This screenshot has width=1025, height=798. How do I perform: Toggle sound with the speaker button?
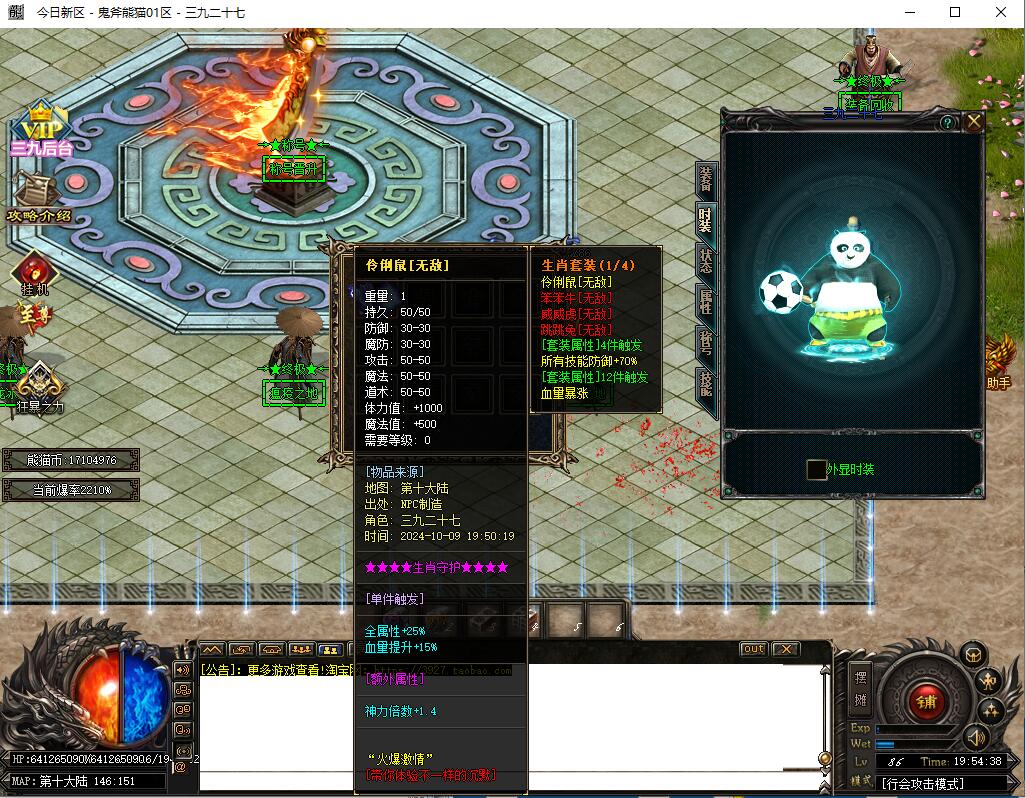[x=974, y=740]
